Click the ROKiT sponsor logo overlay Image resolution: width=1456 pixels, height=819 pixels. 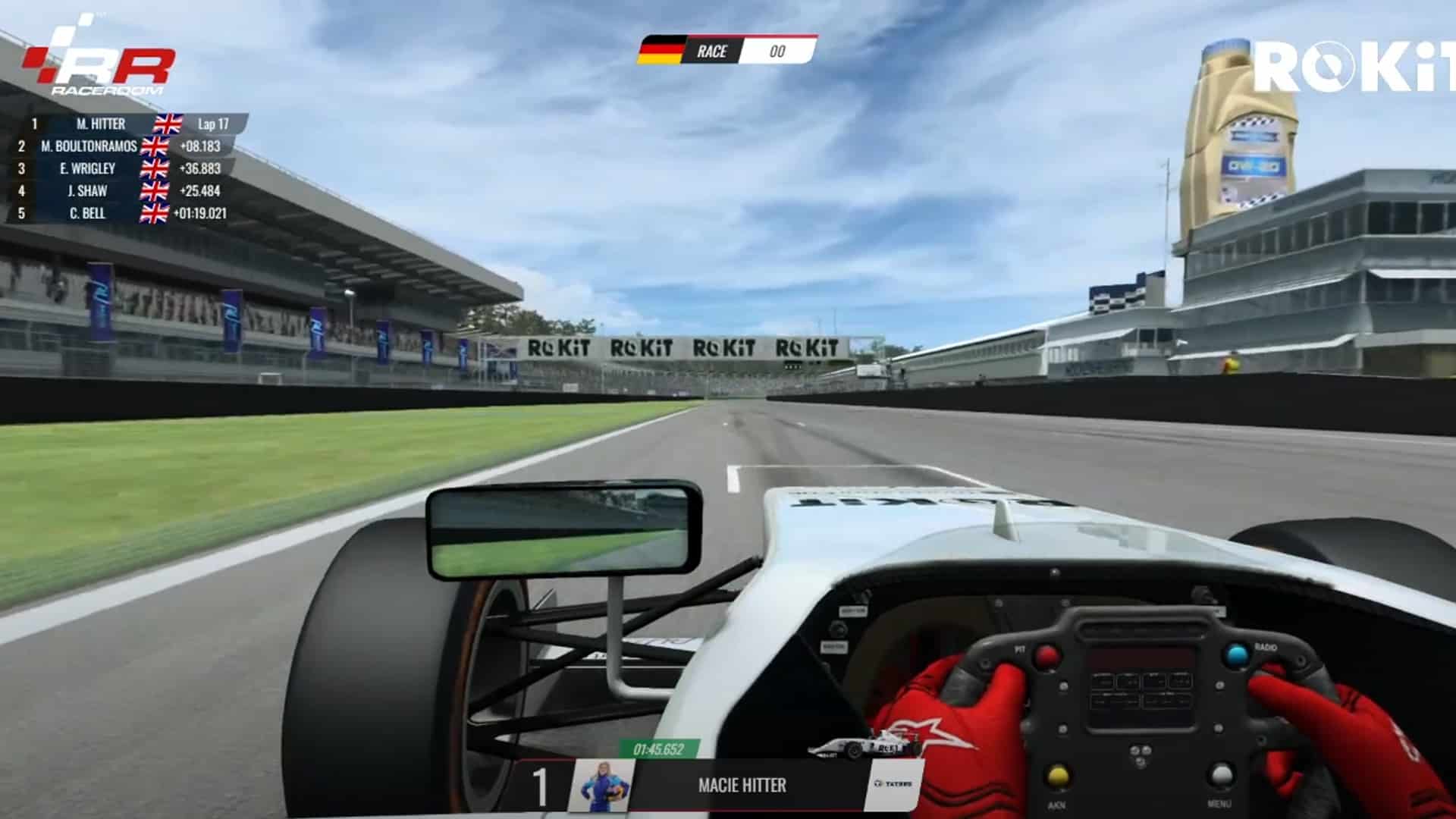1353,66
